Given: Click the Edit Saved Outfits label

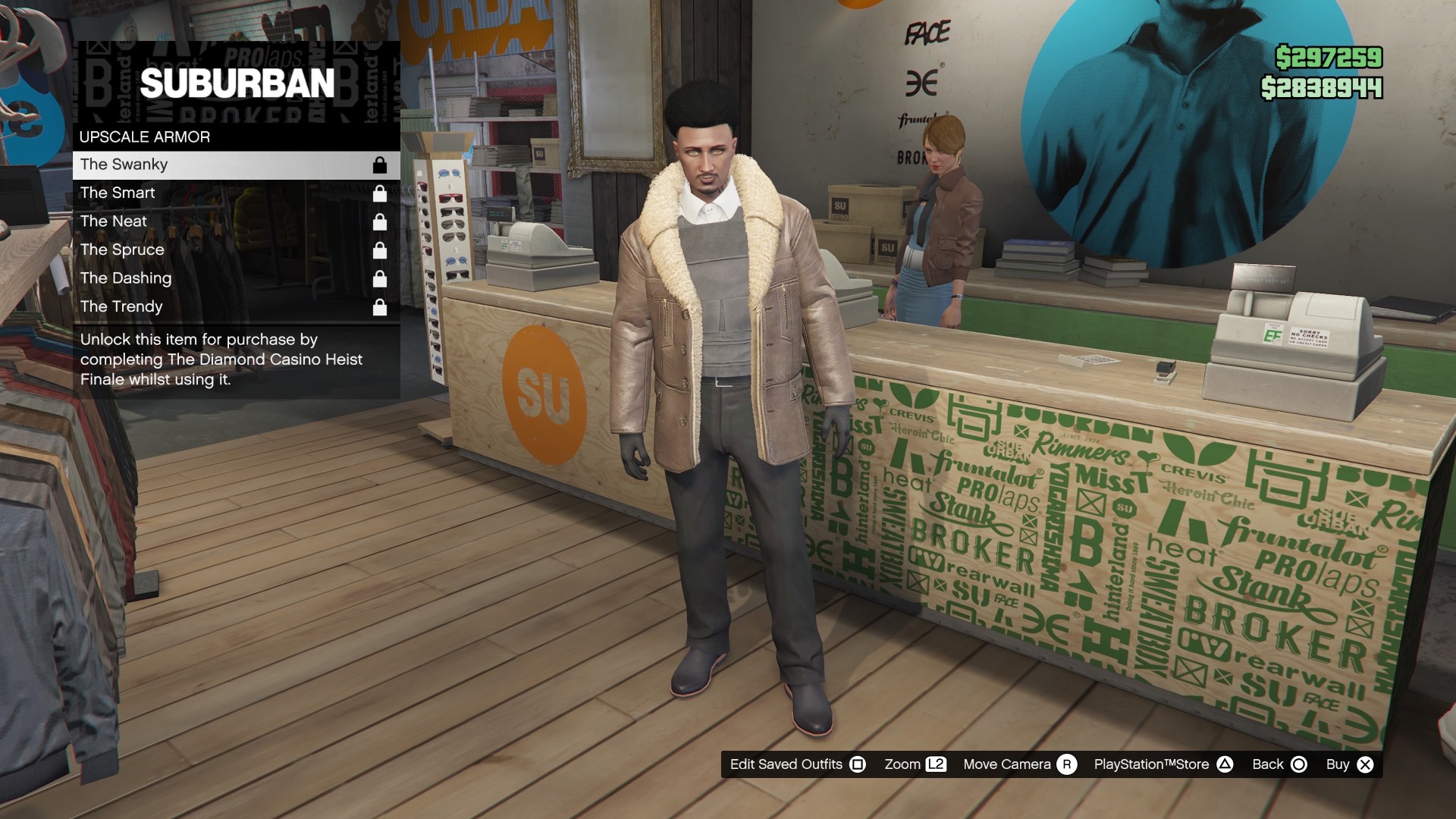Looking at the screenshot, I should pyautogui.click(x=786, y=764).
